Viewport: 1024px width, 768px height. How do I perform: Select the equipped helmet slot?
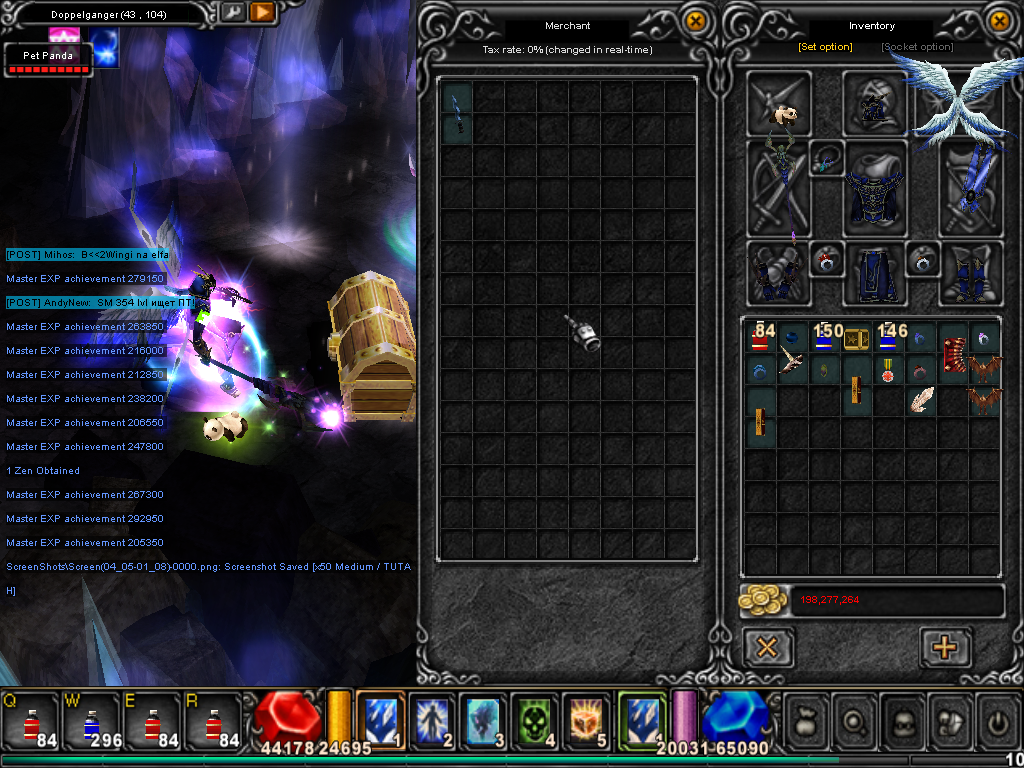click(x=875, y=101)
